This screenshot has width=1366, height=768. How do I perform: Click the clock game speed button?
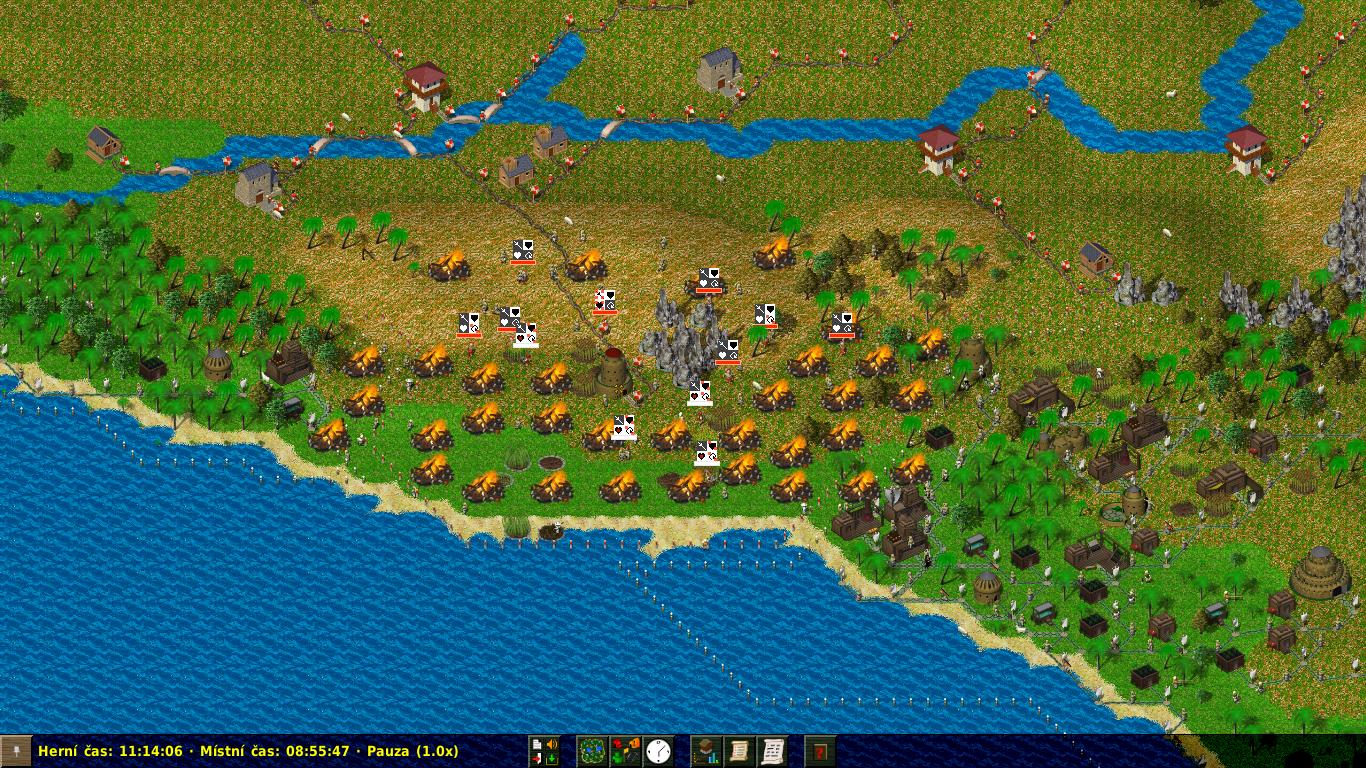(658, 751)
